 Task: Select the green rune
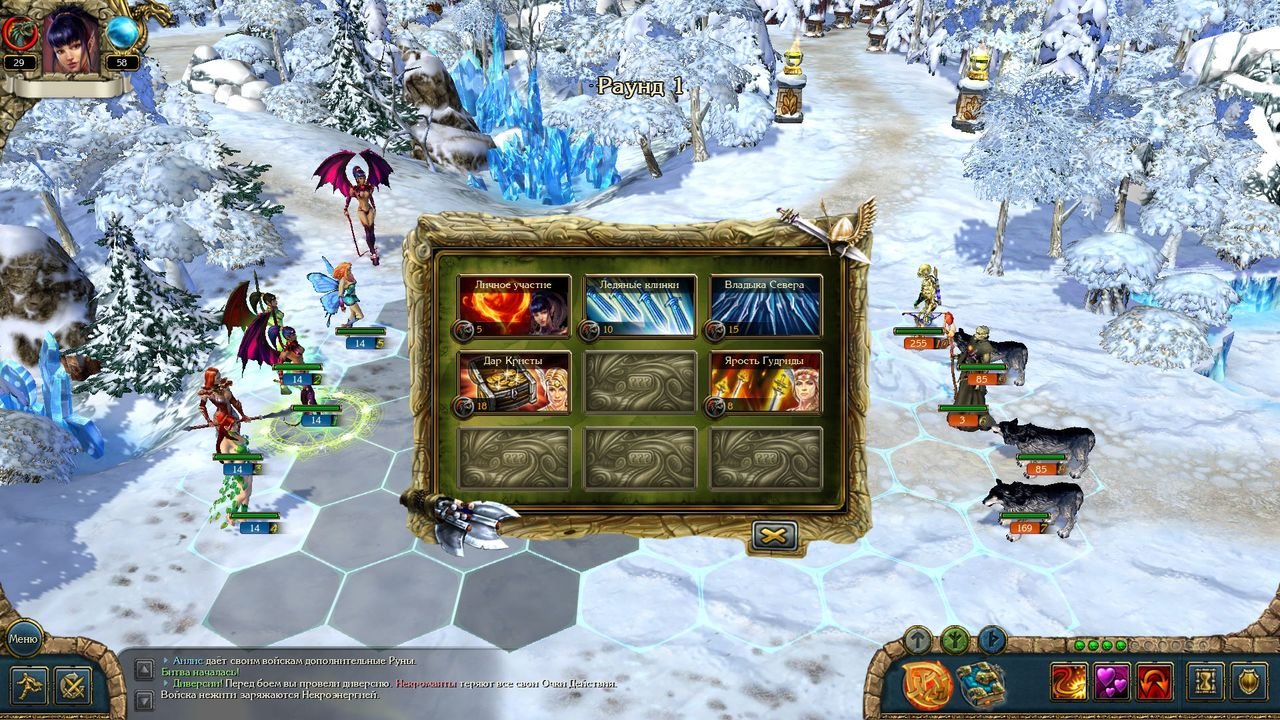[954, 639]
